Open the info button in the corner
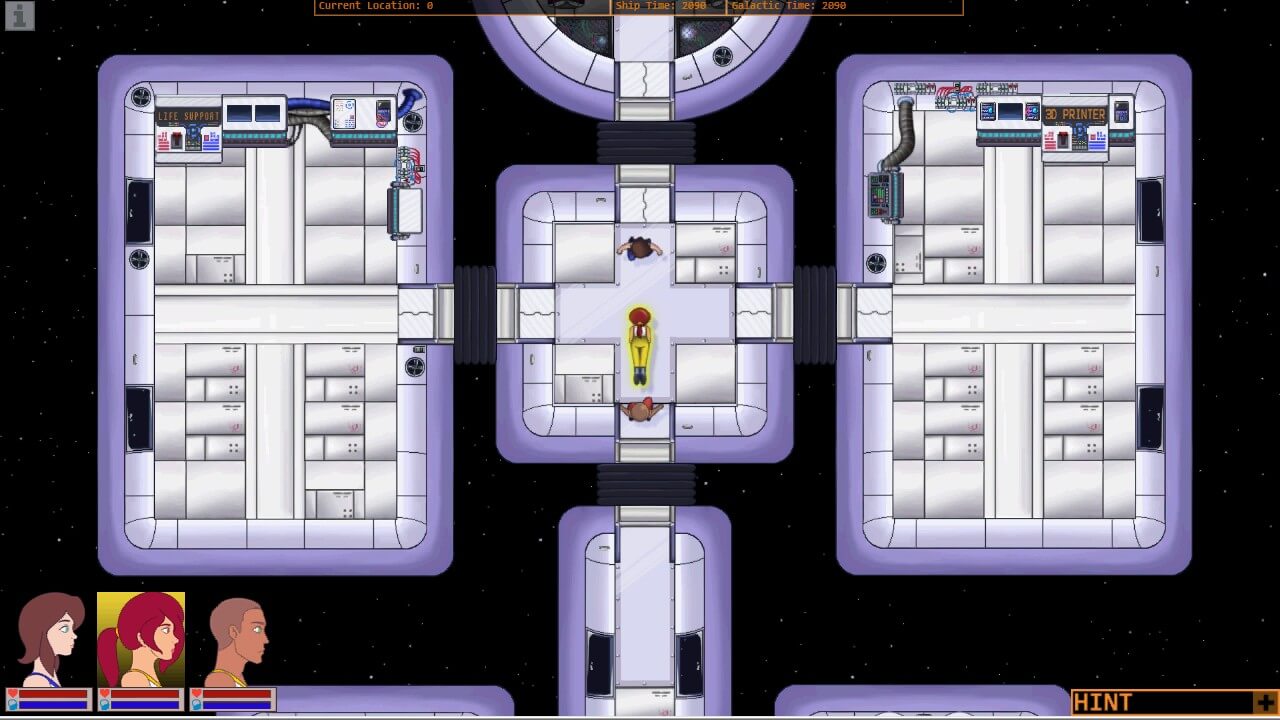The height and width of the screenshot is (720, 1280). [20, 15]
